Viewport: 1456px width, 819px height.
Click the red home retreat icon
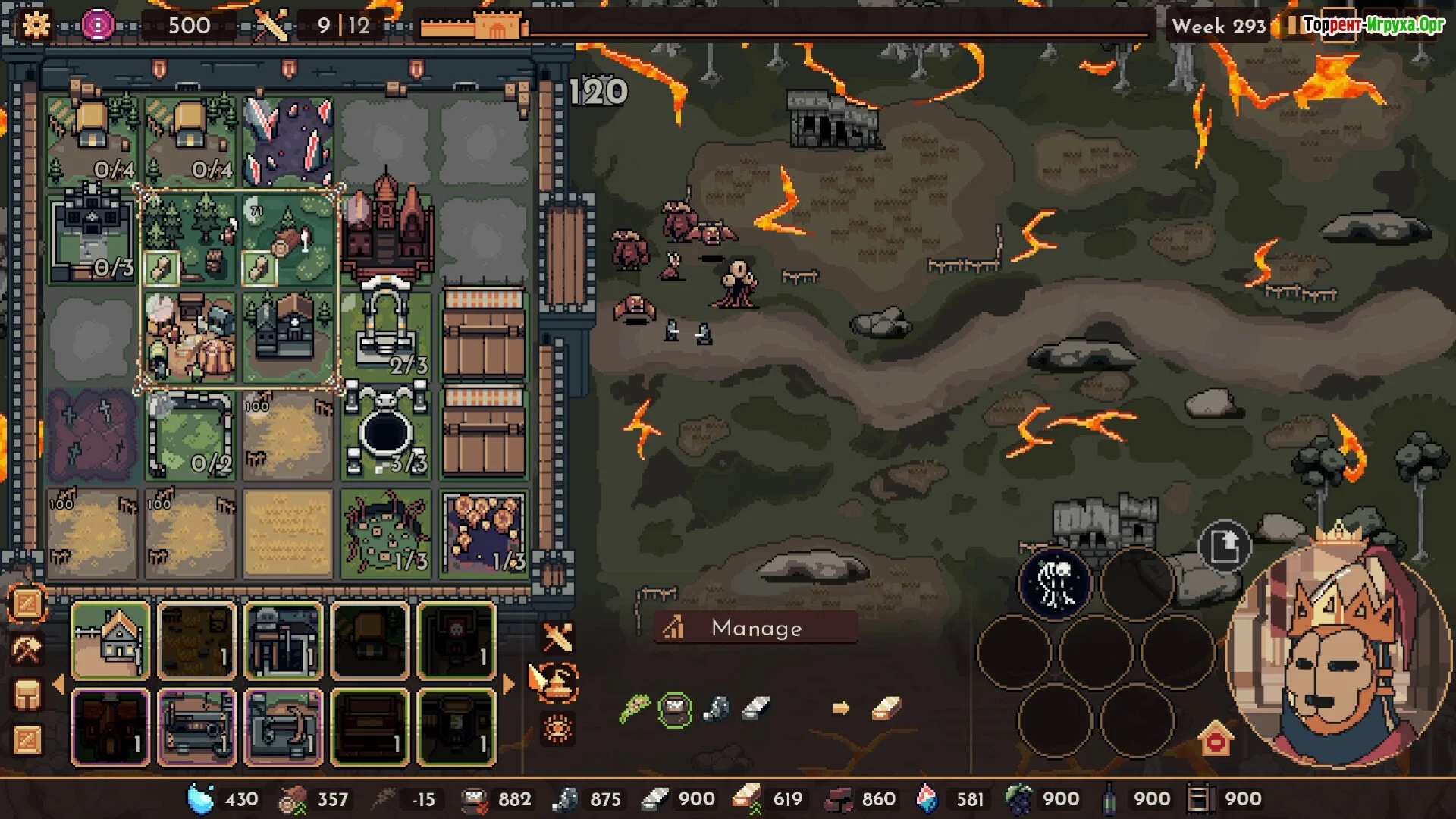1216,739
